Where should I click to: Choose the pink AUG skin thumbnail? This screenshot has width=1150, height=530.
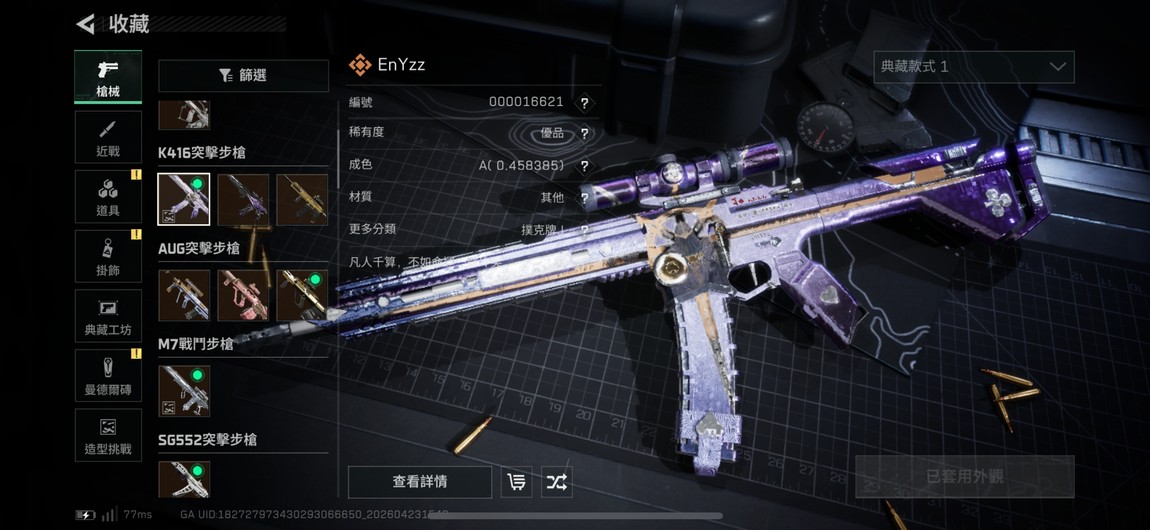click(x=243, y=295)
